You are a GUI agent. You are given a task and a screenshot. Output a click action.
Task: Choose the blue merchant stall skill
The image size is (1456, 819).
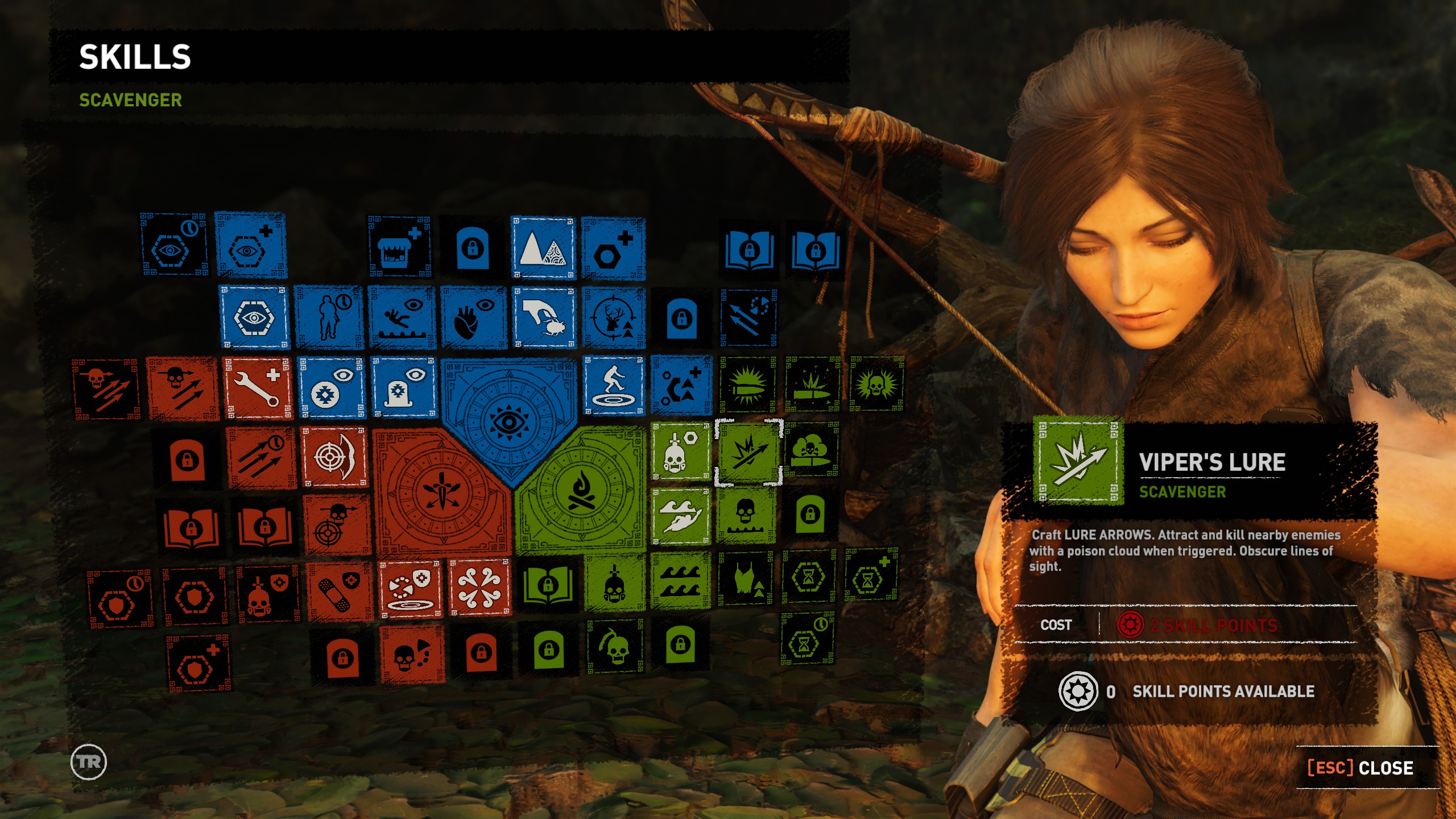399,247
